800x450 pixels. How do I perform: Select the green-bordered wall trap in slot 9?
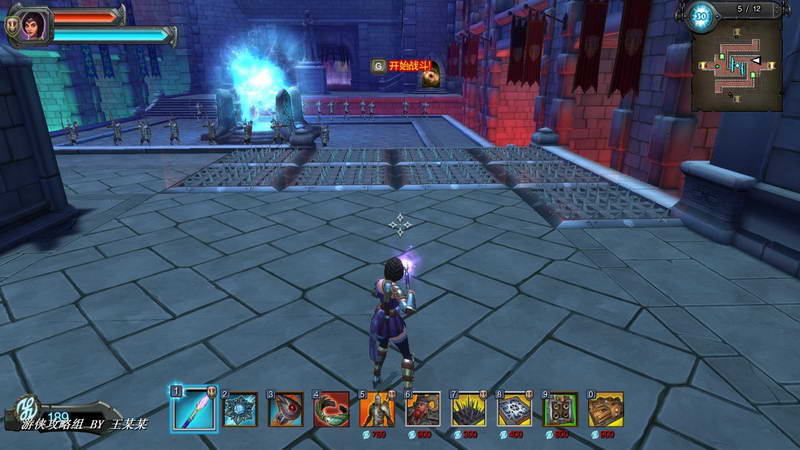(x=560, y=409)
